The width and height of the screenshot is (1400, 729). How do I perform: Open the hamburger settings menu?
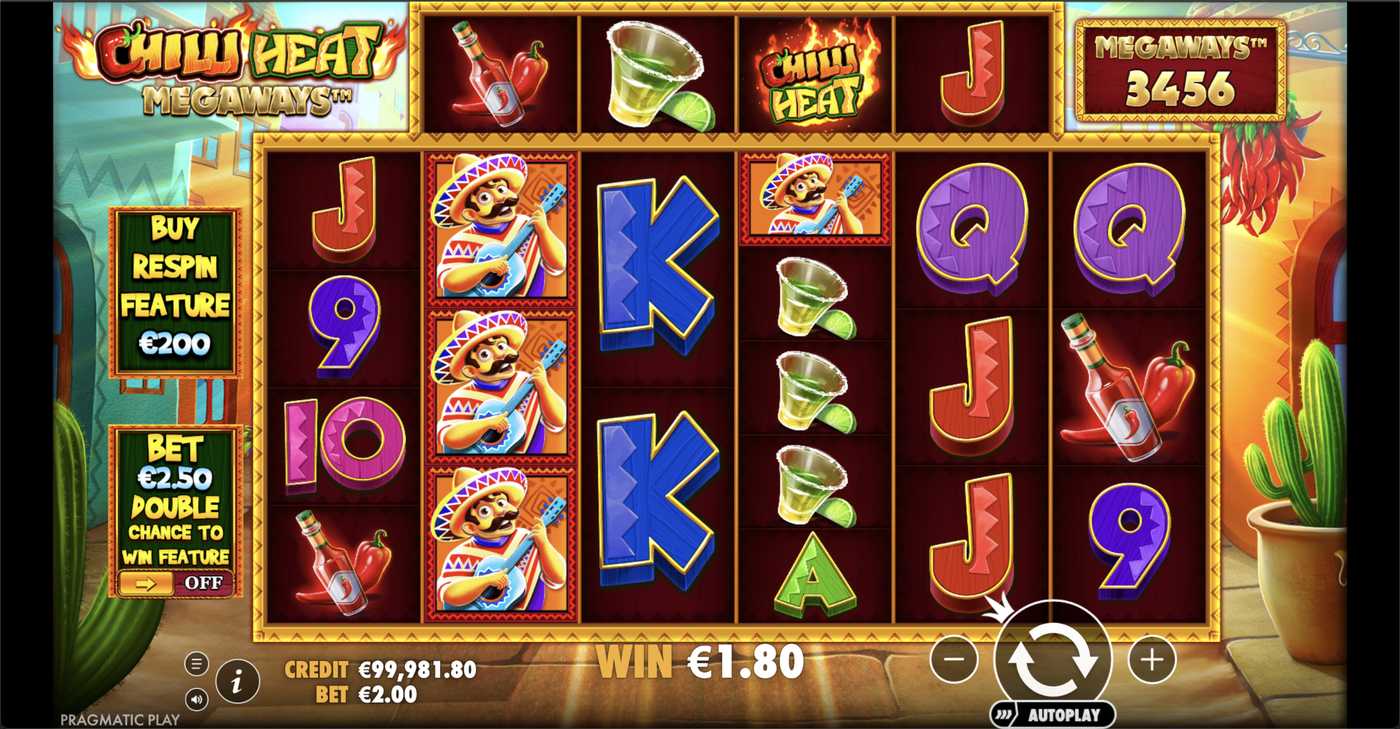pos(196,663)
